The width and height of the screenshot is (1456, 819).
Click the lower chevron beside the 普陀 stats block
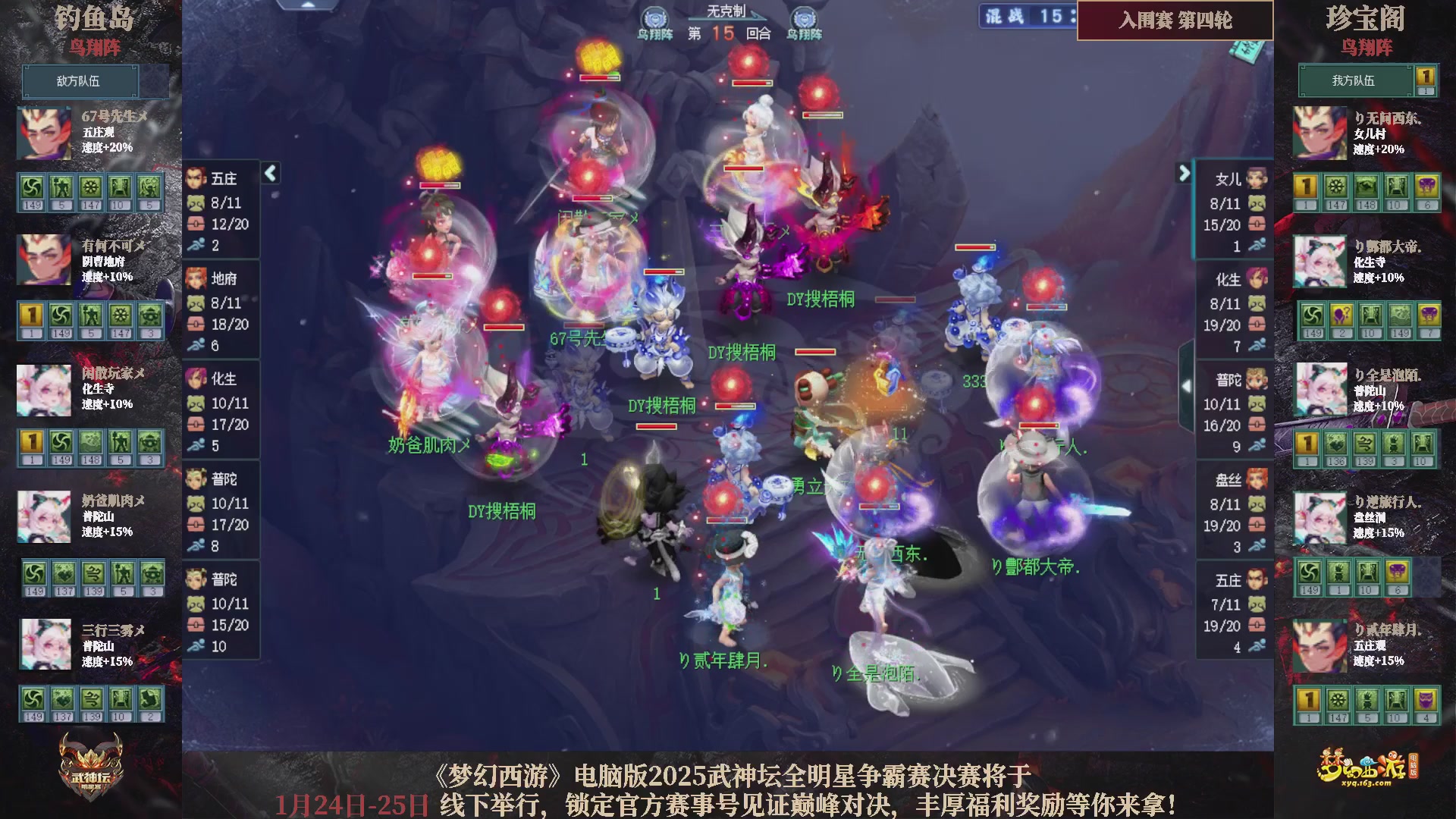pyautogui.click(x=1188, y=387)
